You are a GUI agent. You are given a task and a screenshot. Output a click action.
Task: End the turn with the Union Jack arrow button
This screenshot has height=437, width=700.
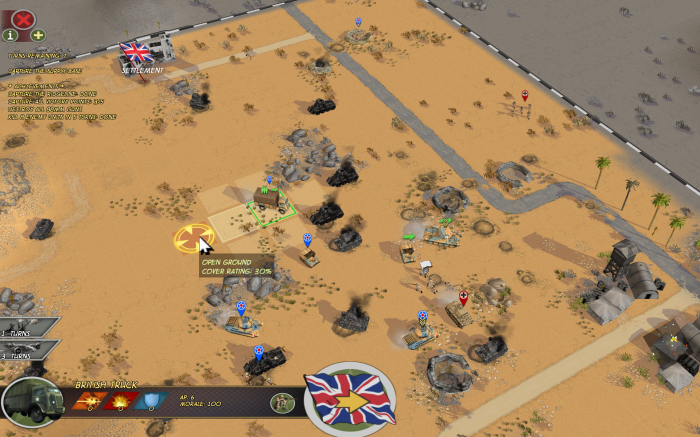point(350,399)
